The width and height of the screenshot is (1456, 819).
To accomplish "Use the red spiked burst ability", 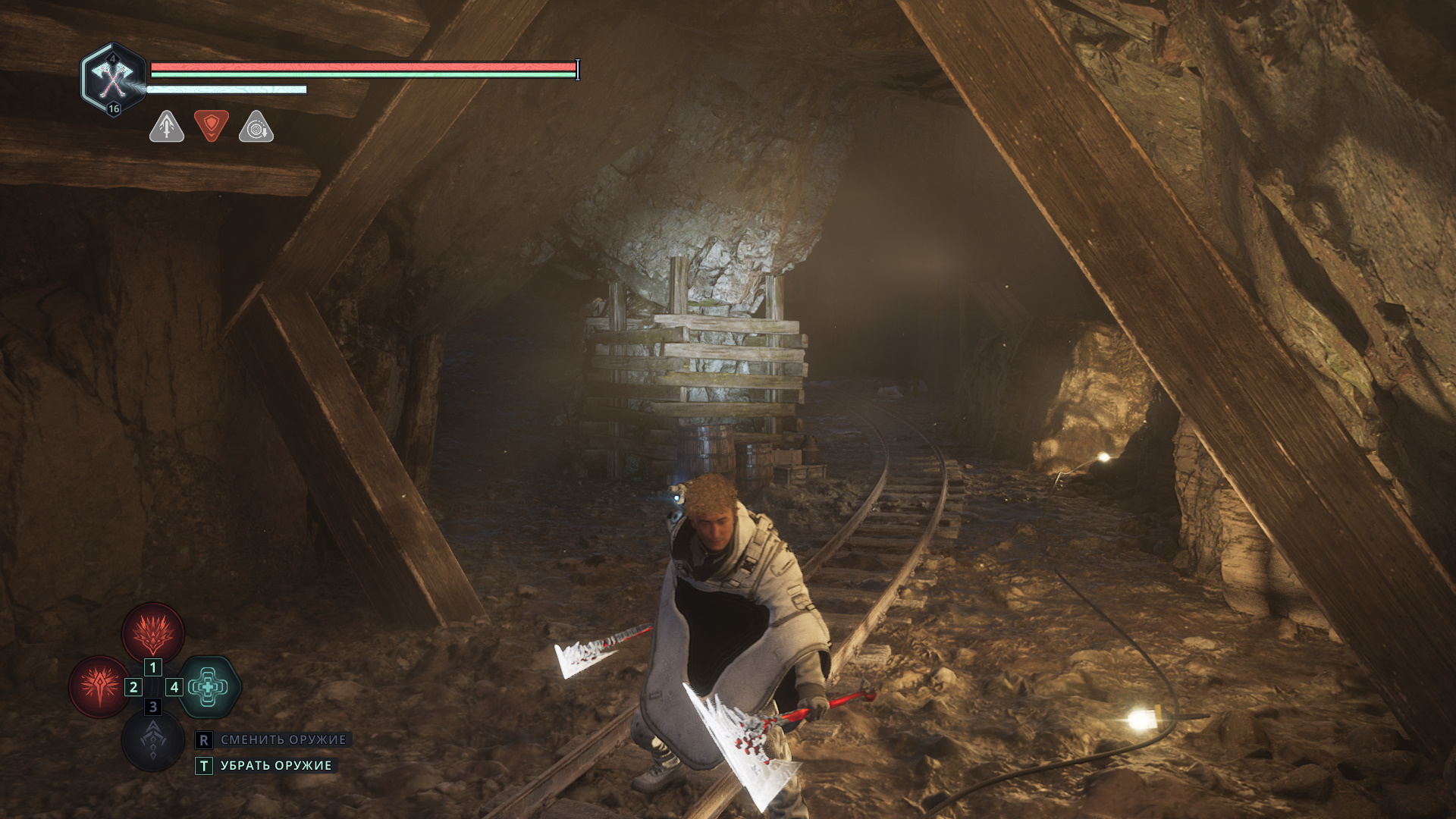I will click(99, 686).
